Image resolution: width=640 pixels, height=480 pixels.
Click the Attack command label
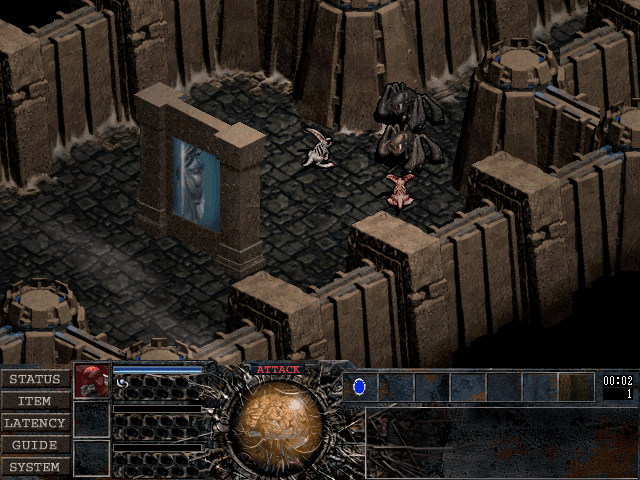pyautogui.click(x=277, y=370)
